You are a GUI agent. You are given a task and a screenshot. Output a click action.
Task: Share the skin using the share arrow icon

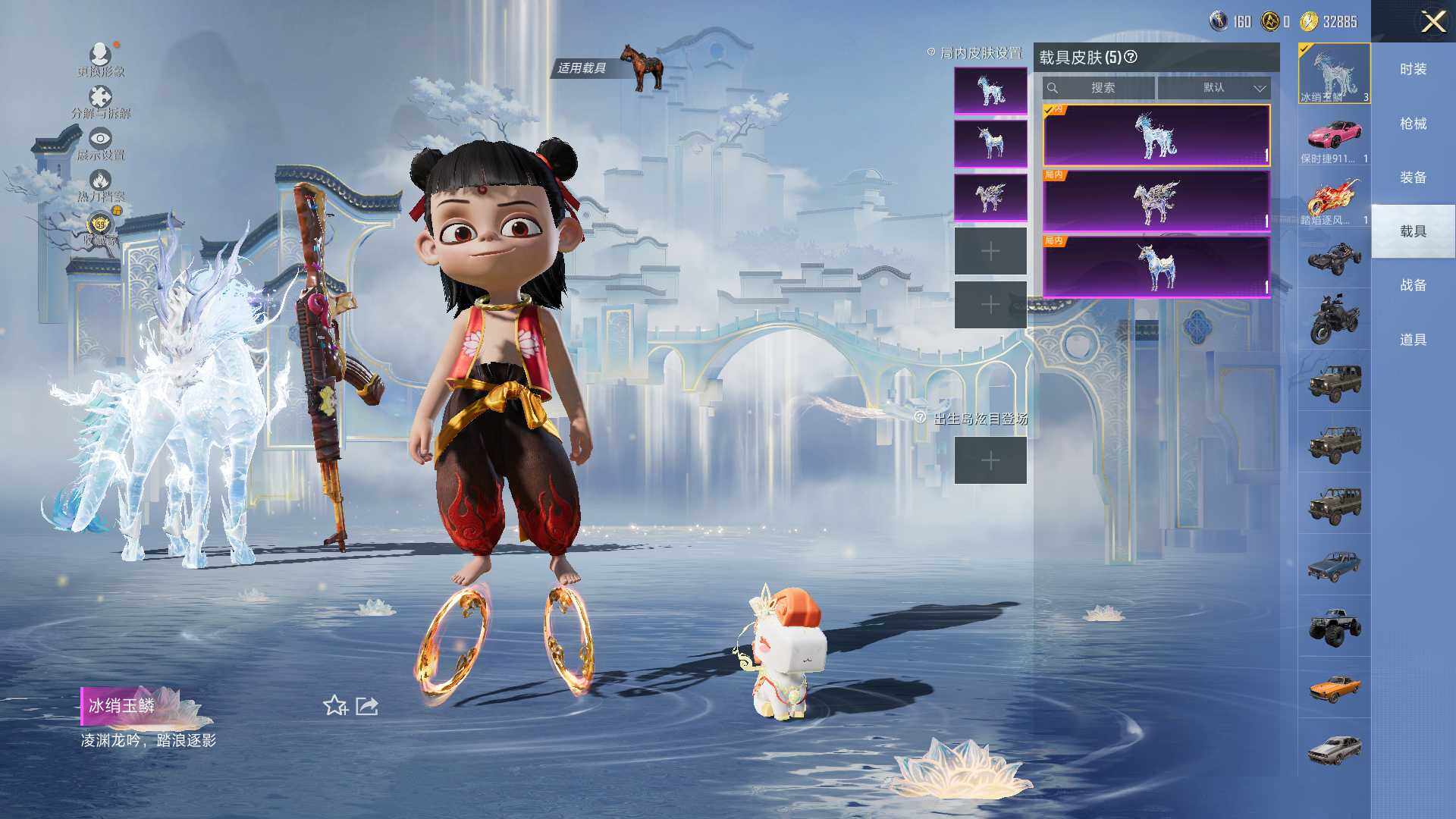coord(367,706)
